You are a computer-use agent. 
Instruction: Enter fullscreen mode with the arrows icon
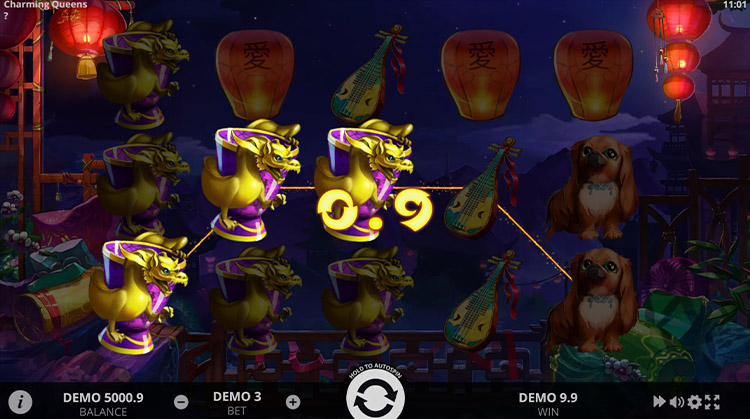tap(713, 402)
